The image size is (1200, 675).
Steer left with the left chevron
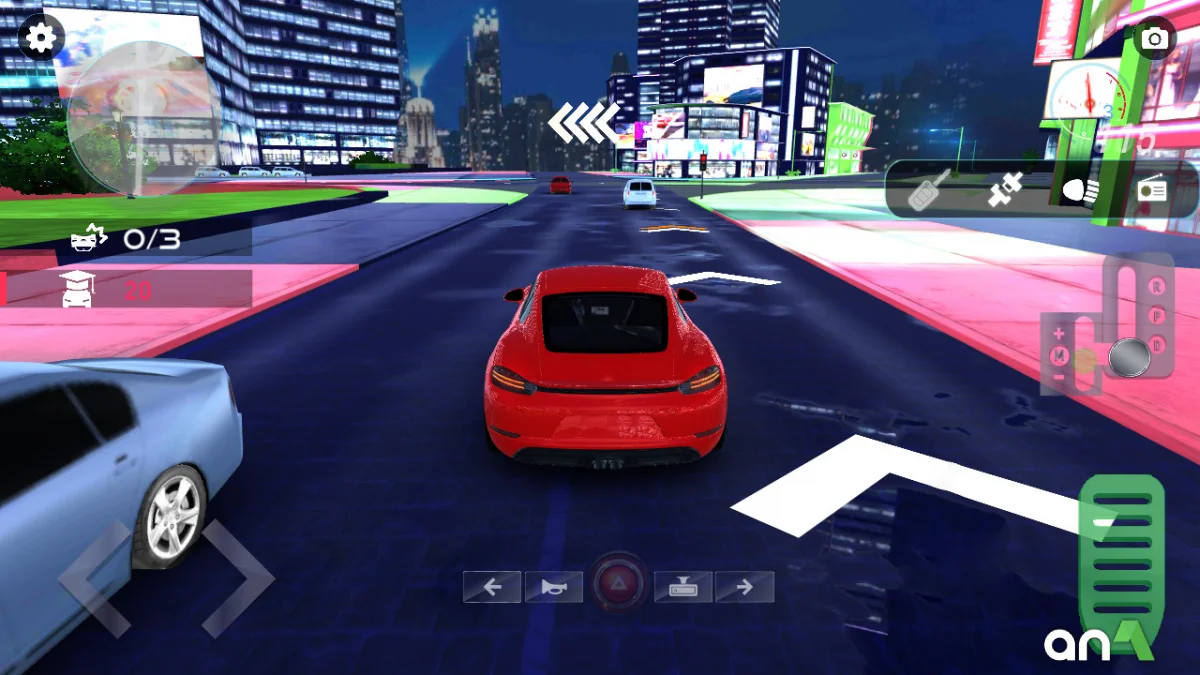(95, 579)
